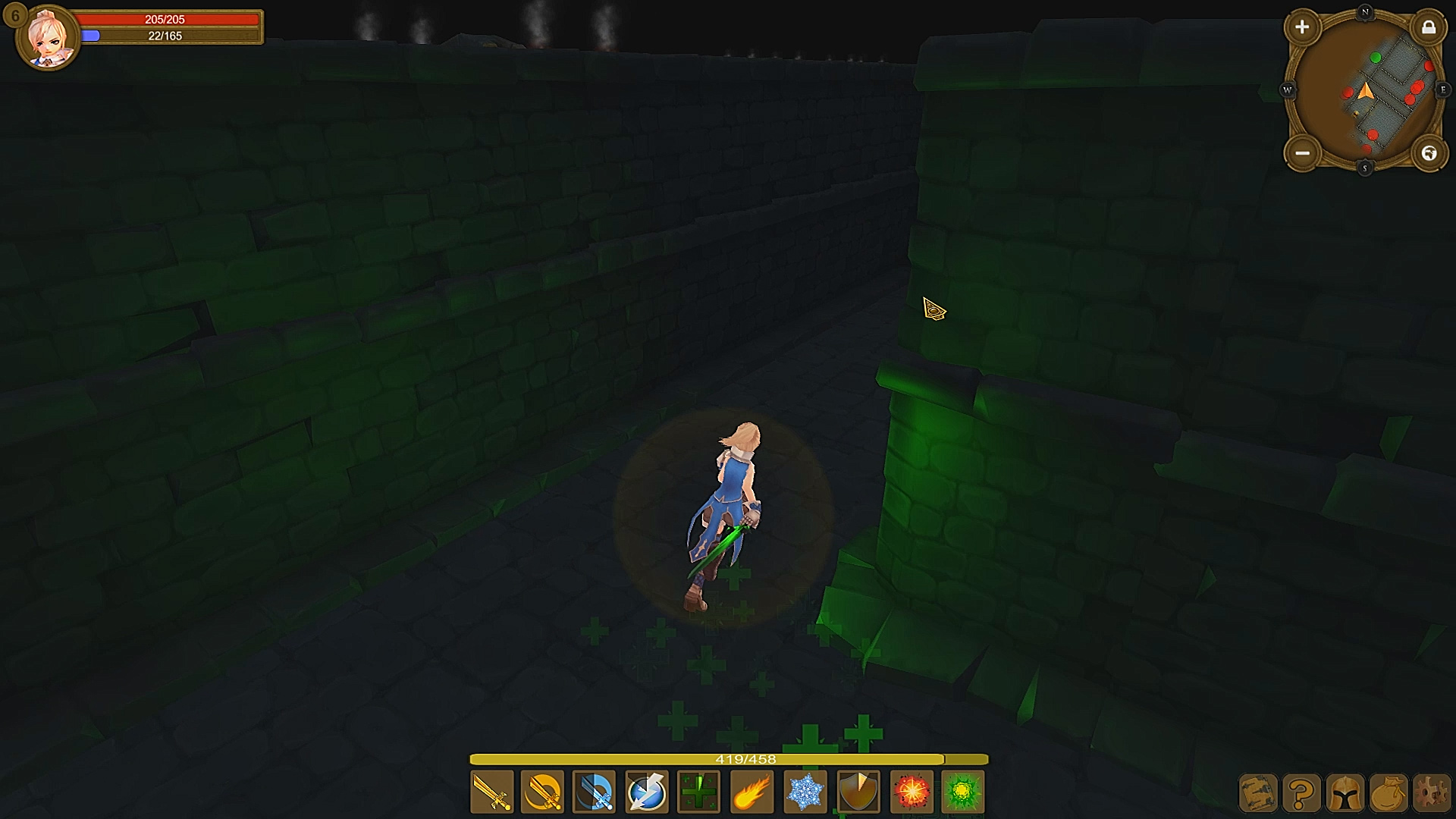Click the yellow experience progress bar

[x=730, y=758]
